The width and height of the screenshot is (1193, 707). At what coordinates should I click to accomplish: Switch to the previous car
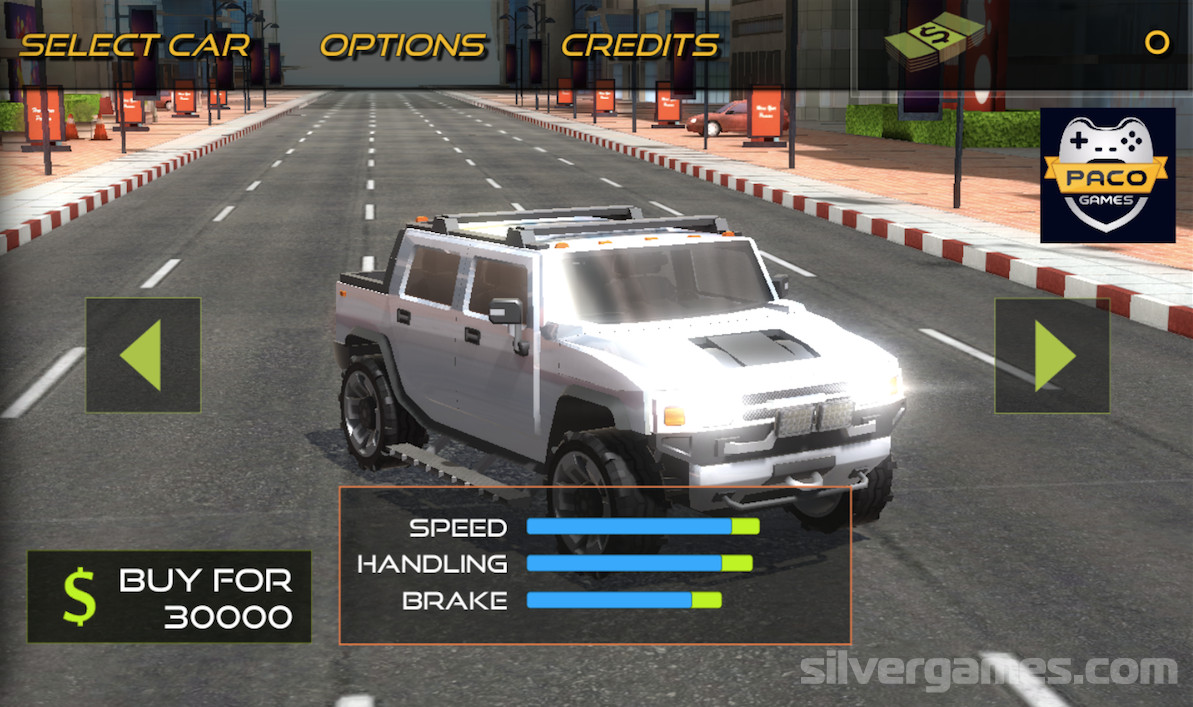143,355
